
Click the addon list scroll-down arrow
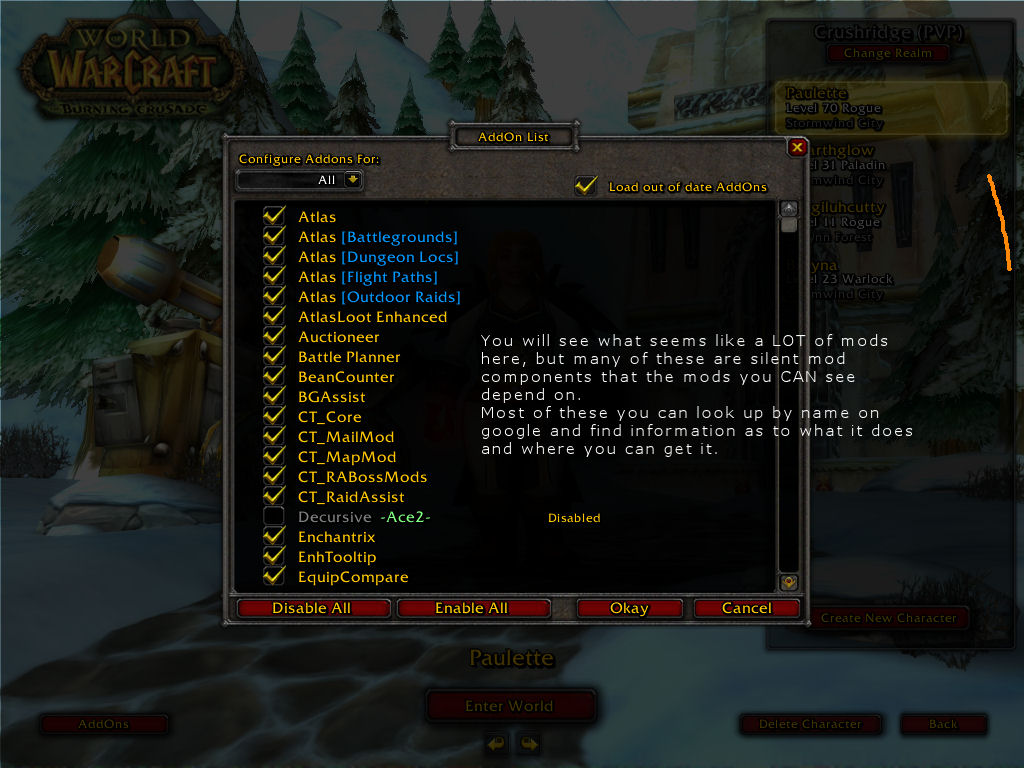pos(789,581)
